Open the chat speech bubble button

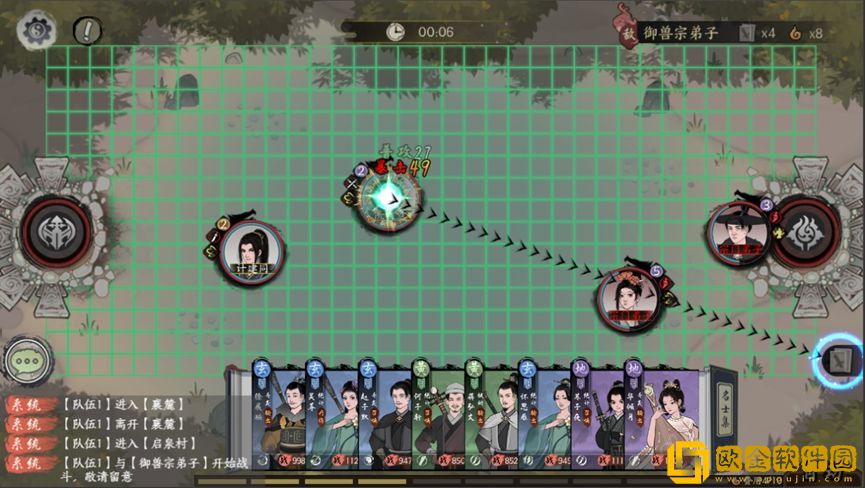[x=27, y=361]
